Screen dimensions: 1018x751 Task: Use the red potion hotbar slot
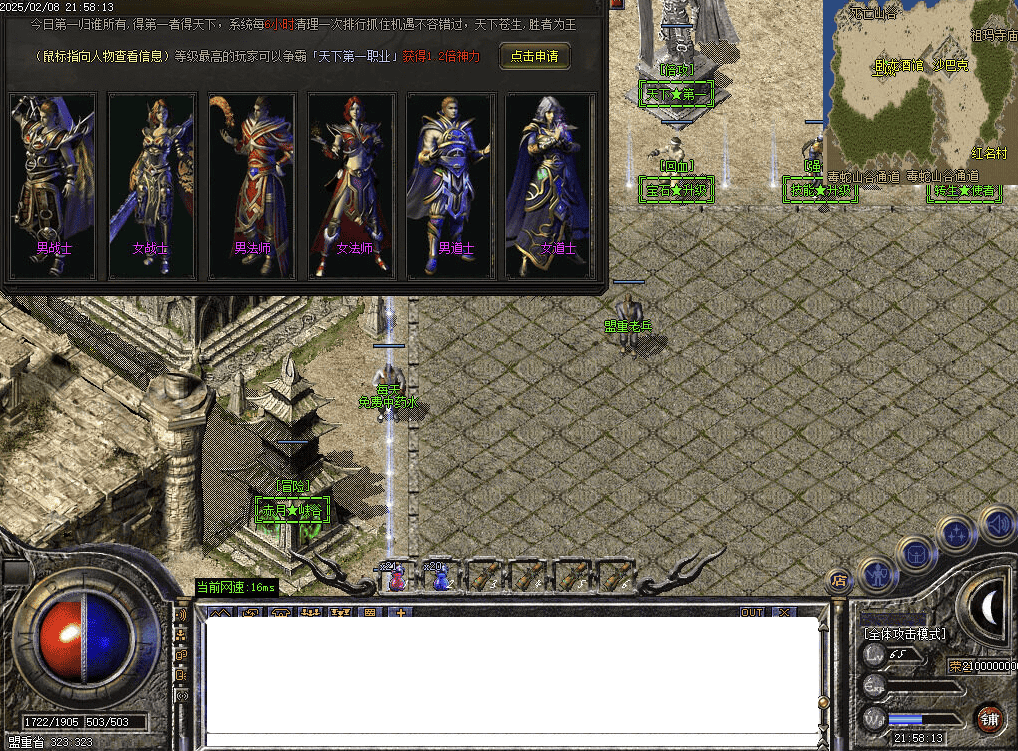point(397,577)
